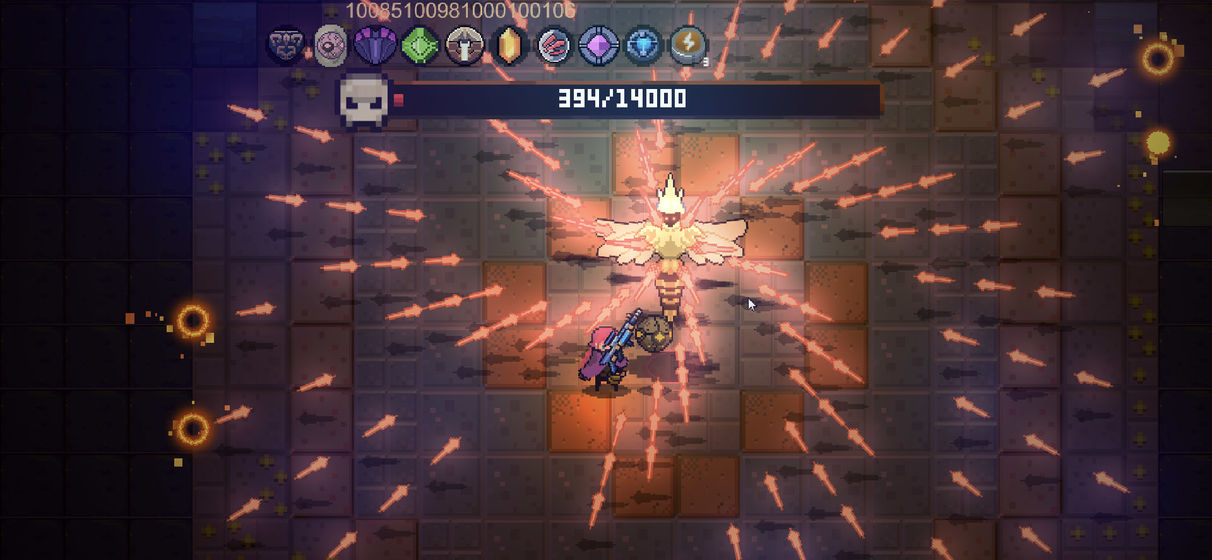
Task: Click the boss skull portrait icon
Action: 364,99
